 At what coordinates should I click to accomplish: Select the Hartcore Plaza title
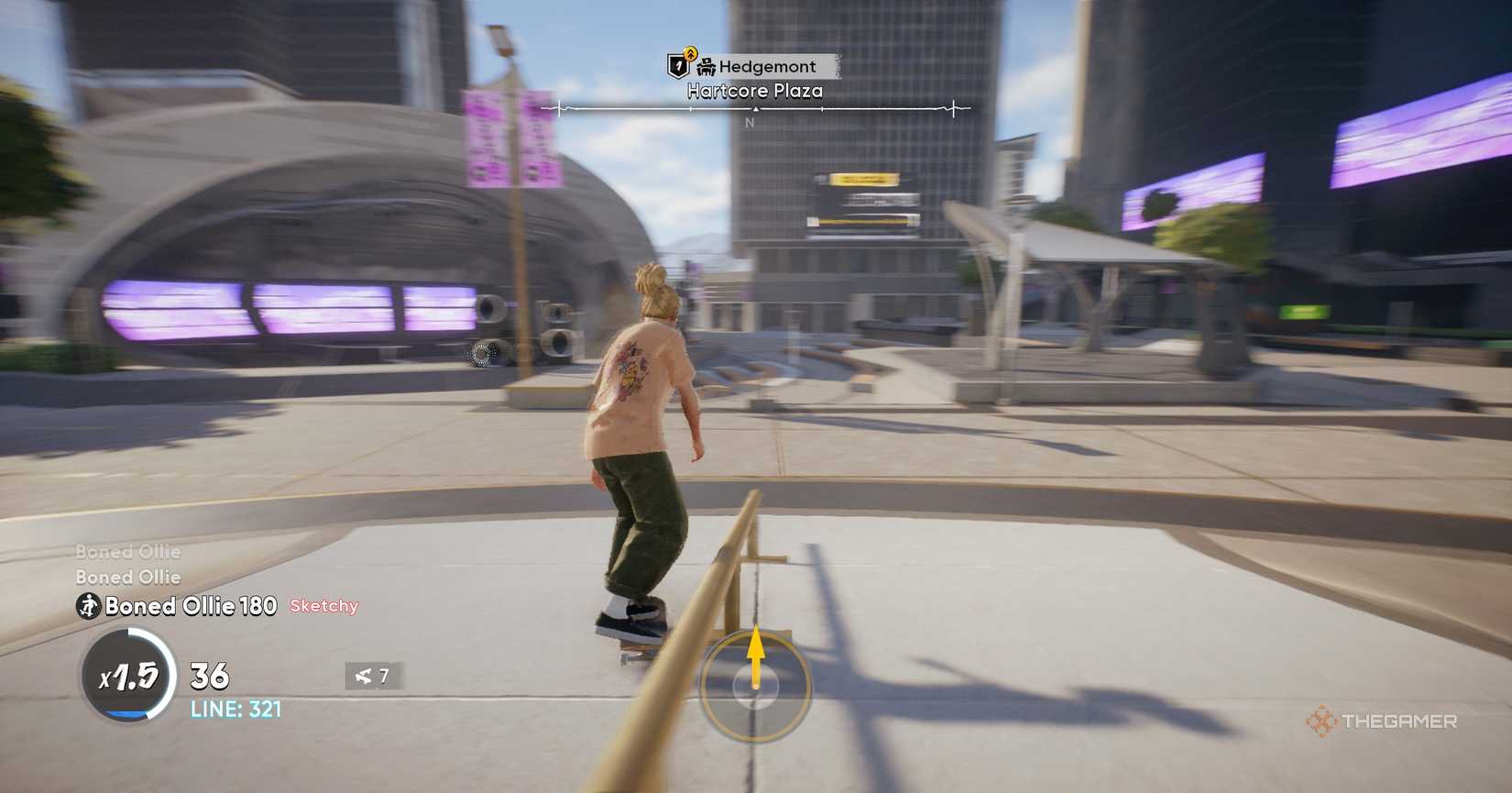(x=754, y=91)
